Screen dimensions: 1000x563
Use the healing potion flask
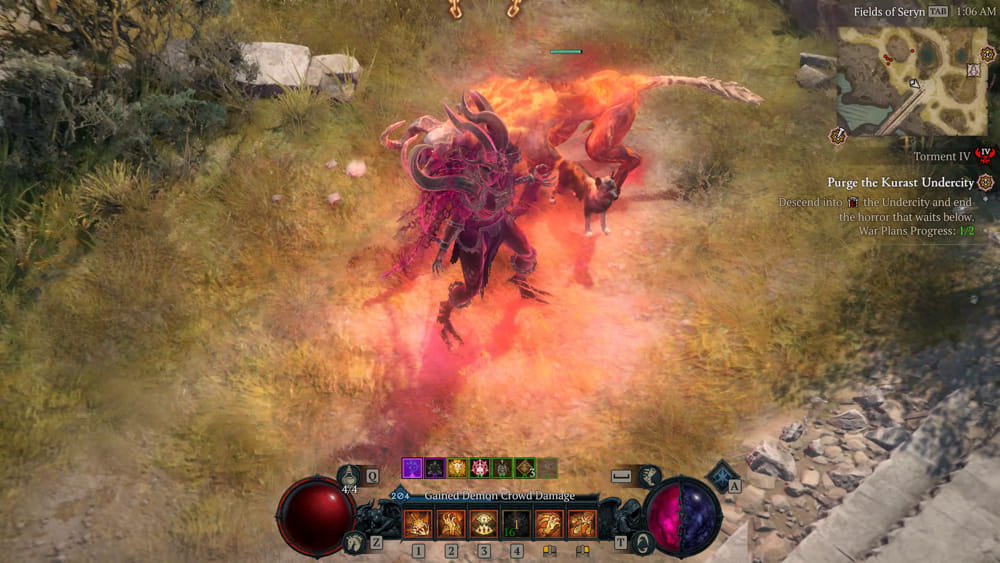pyautogui.click(x=350, y=476)
